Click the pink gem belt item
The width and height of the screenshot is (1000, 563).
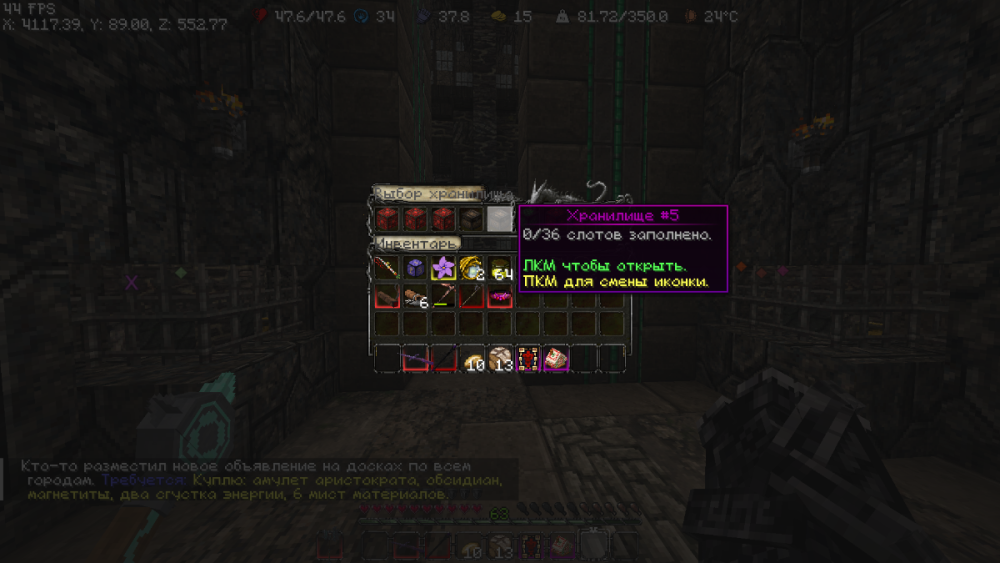click(498, 296)
